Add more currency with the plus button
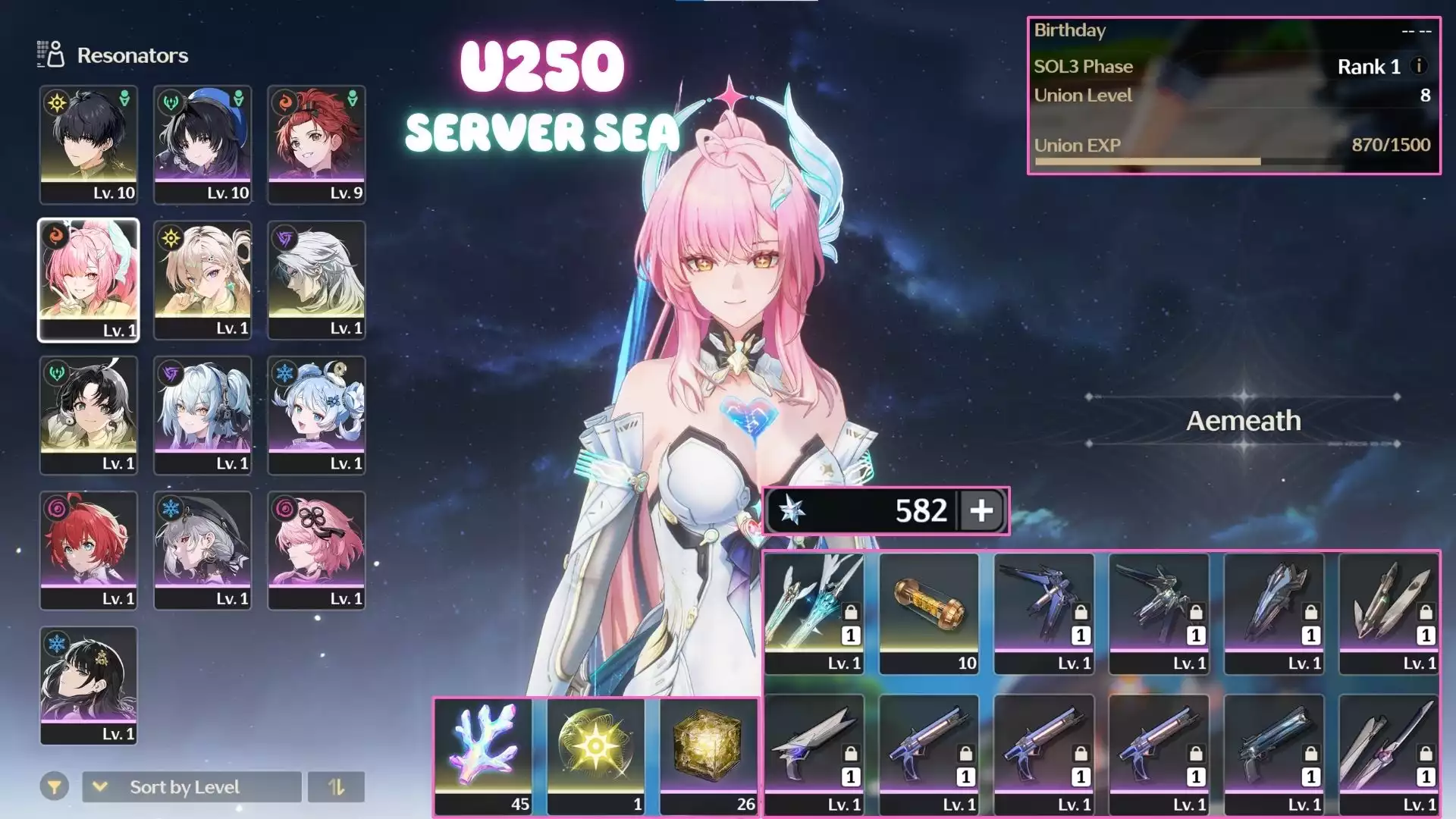 coord(981,510)
